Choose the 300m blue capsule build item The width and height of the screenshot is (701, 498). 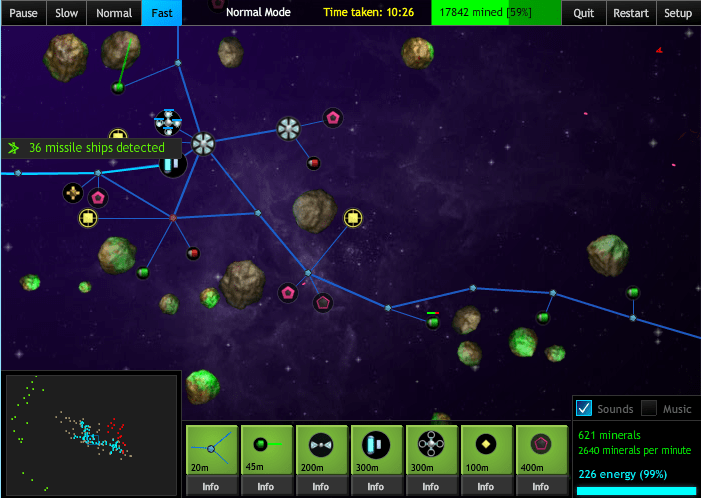(376, 449)
